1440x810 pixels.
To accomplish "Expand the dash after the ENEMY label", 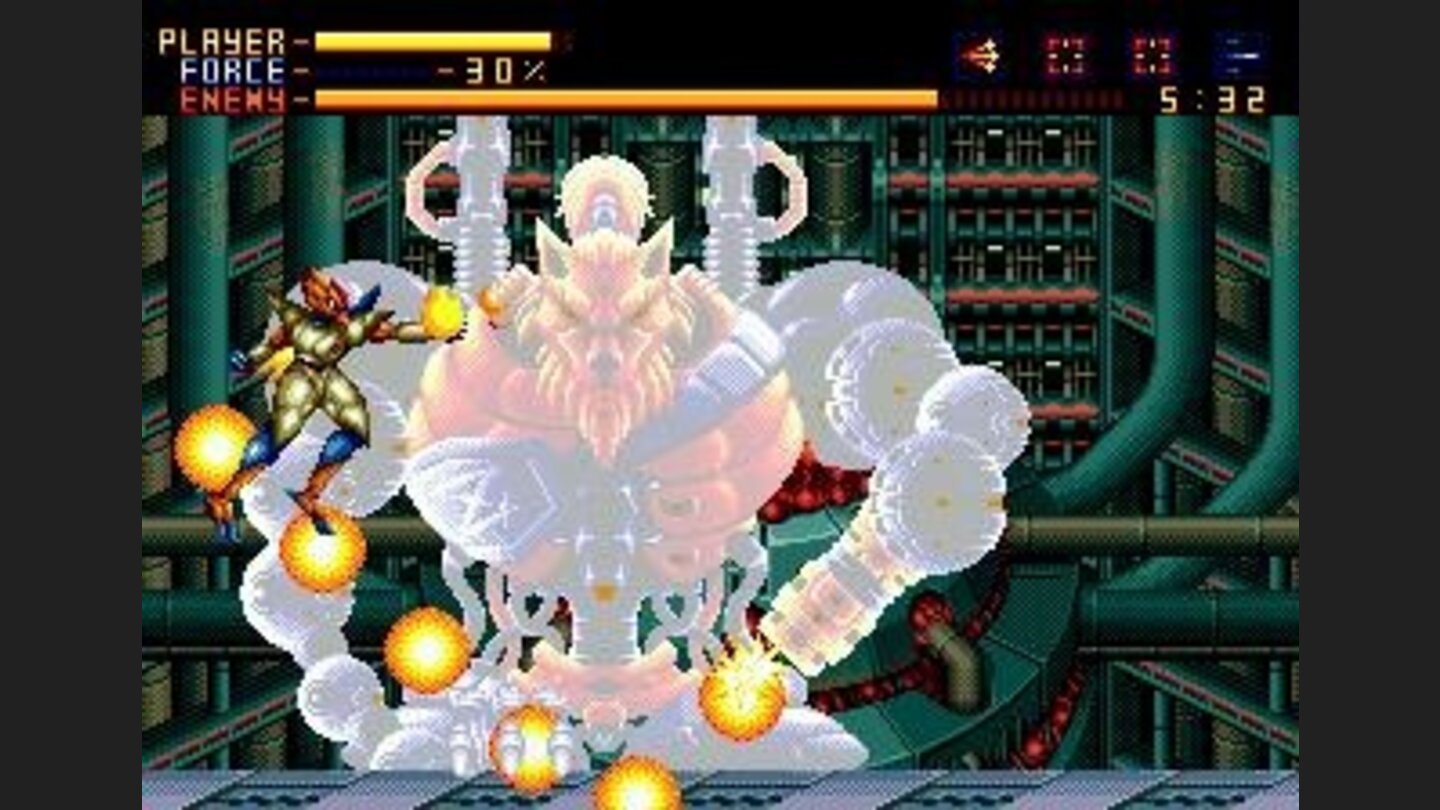I will (300, 97).
